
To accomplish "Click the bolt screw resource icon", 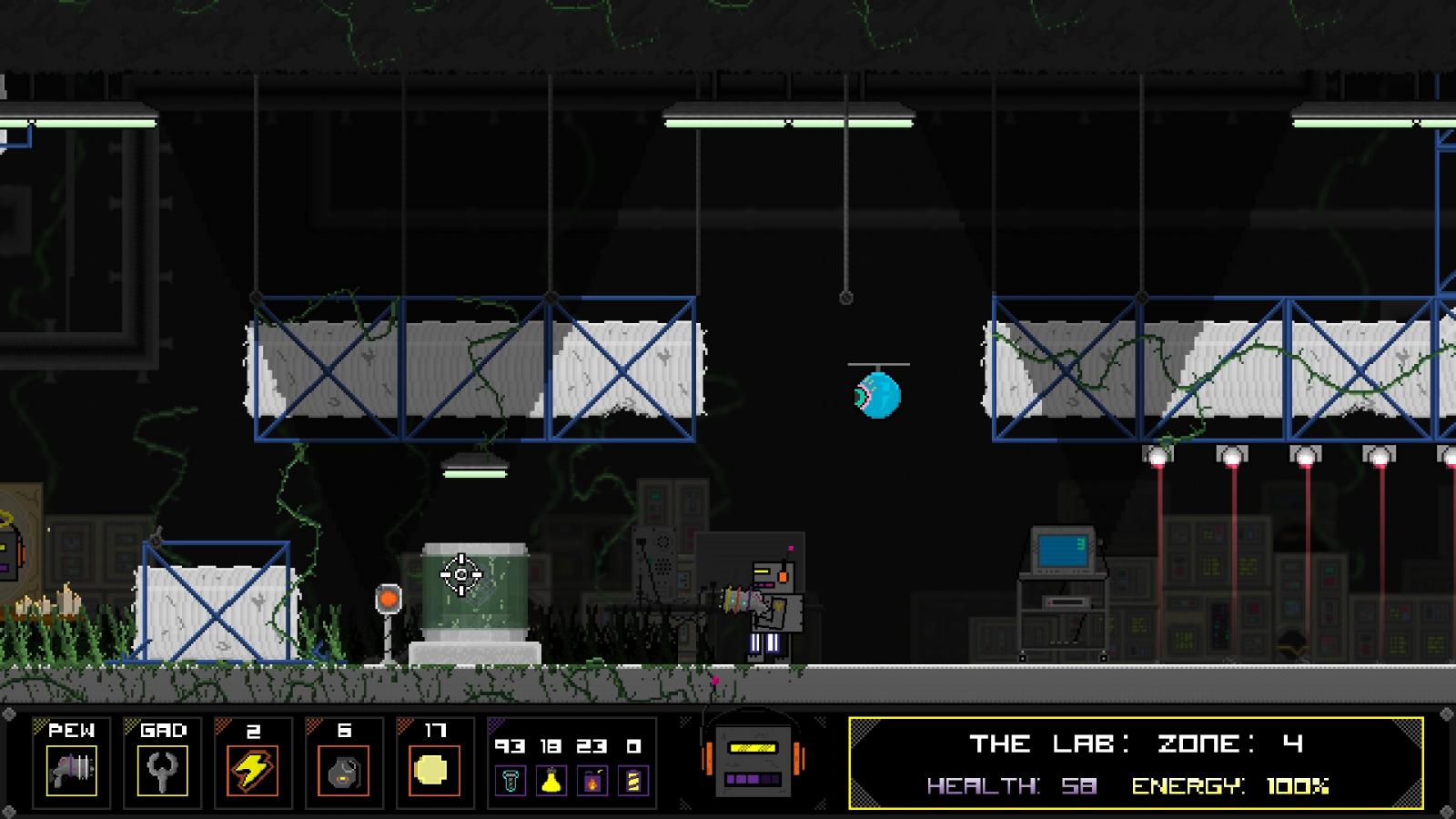I will coord(511,781).
